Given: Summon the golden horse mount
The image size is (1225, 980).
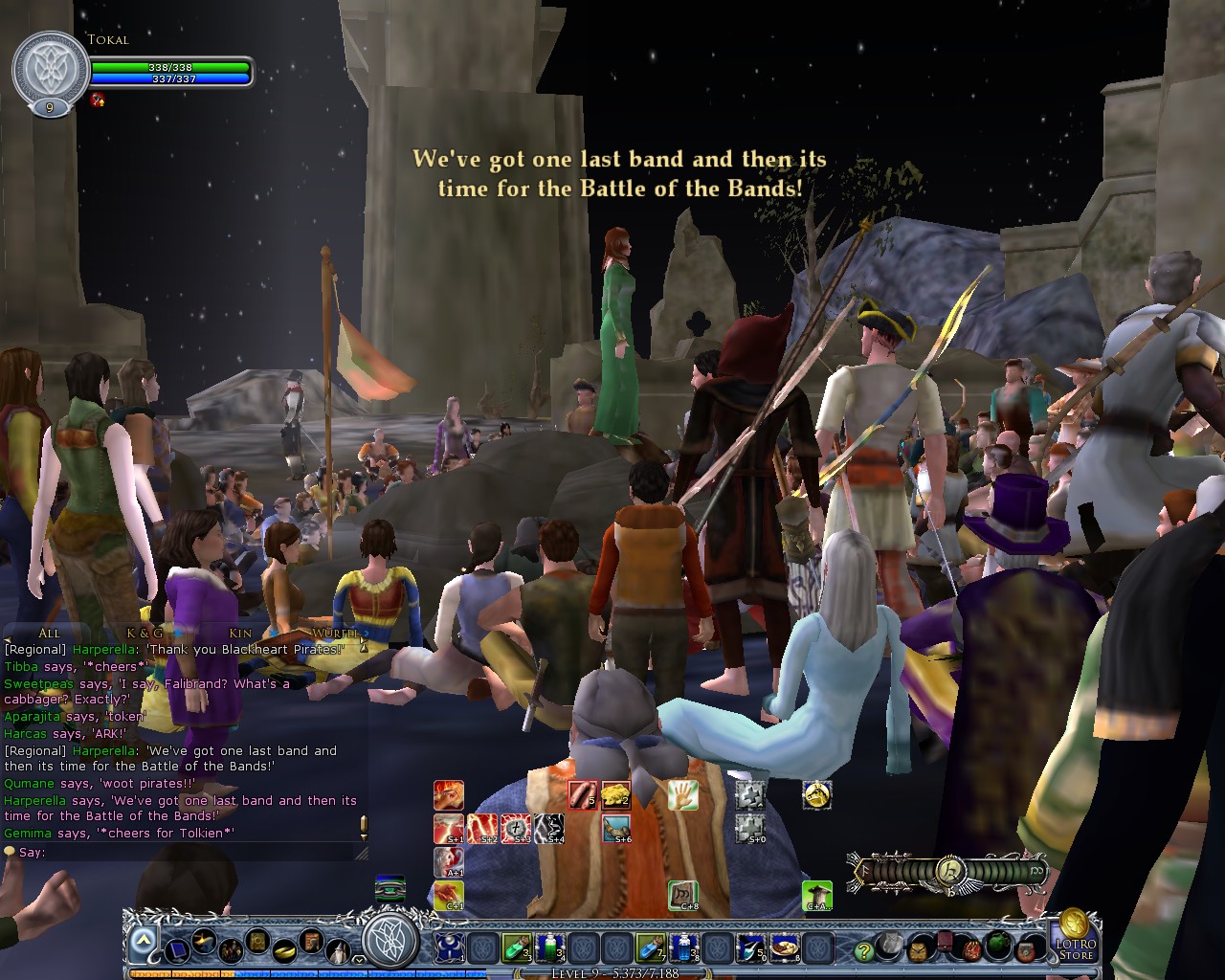Looking at the screenshot, I should point(816,795).
